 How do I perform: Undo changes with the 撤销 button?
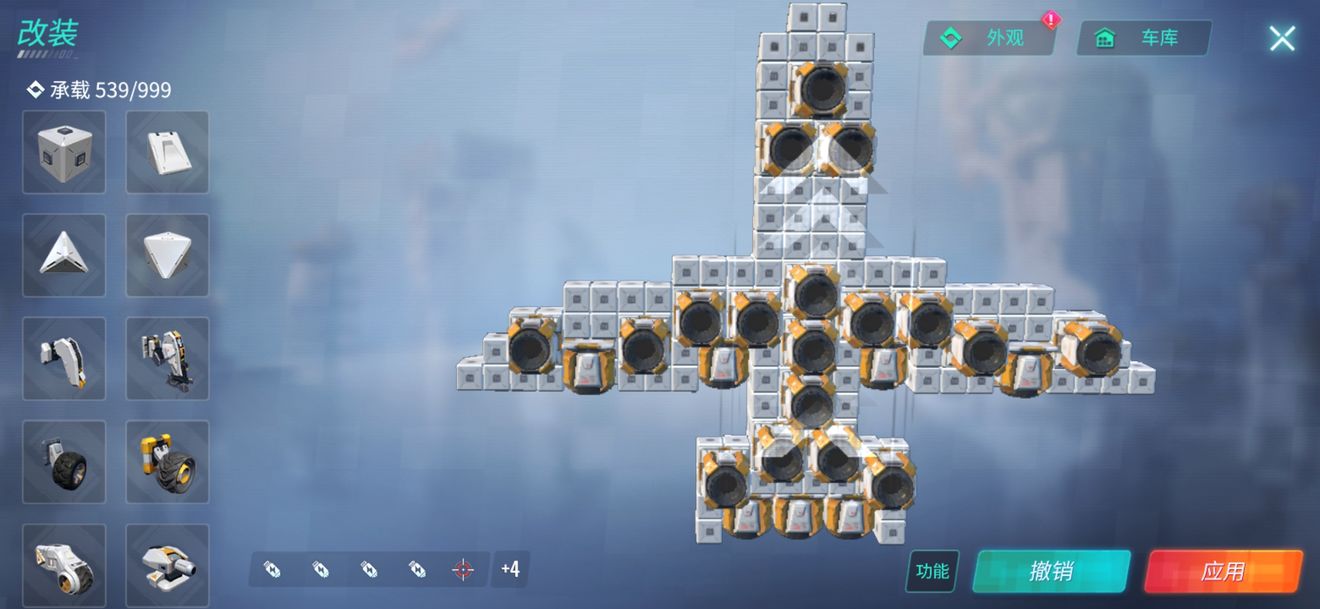click(x=1051, y=571)
